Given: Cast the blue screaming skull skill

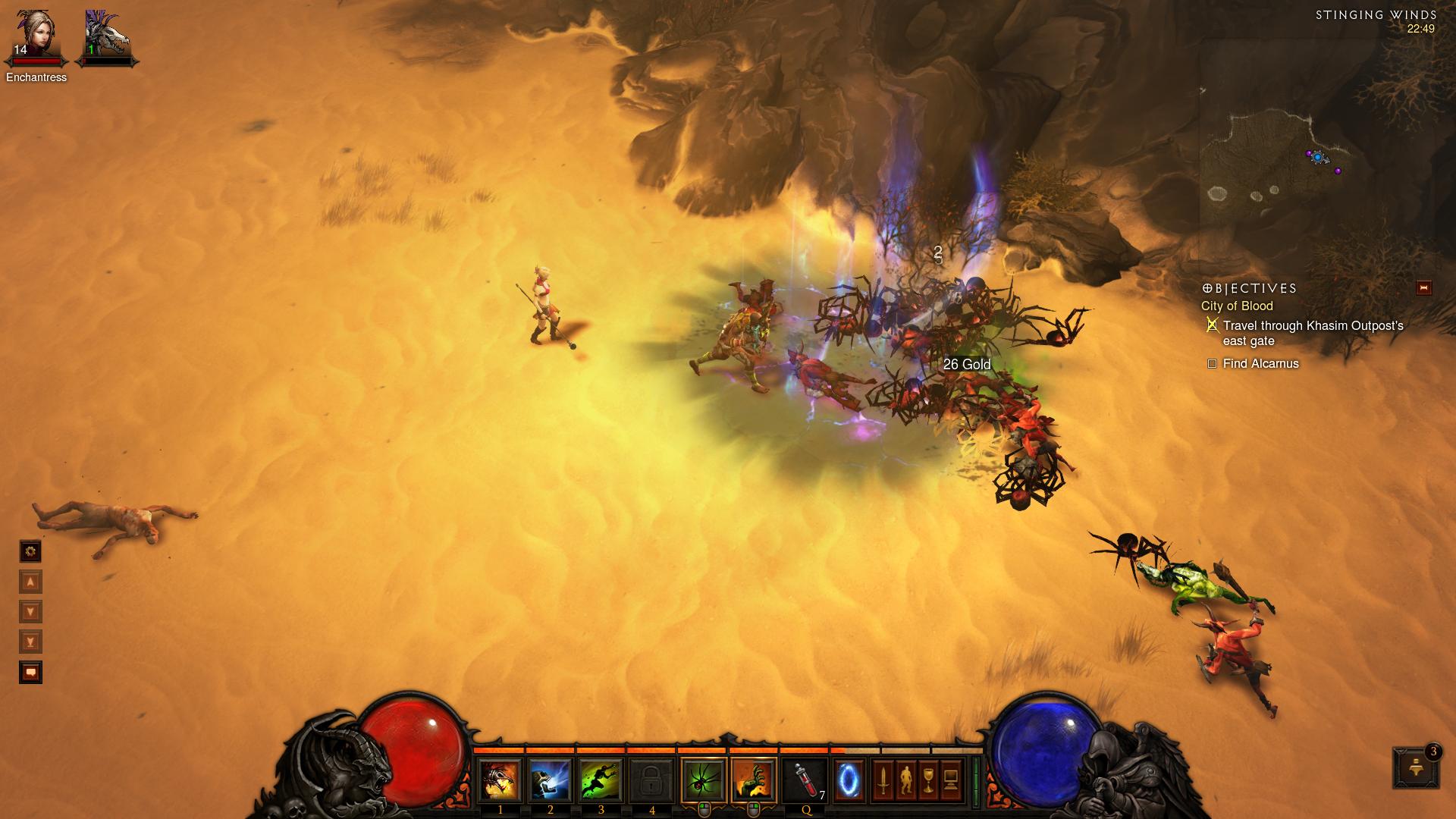Looking at the screenshot, I should tap(551, 780).
